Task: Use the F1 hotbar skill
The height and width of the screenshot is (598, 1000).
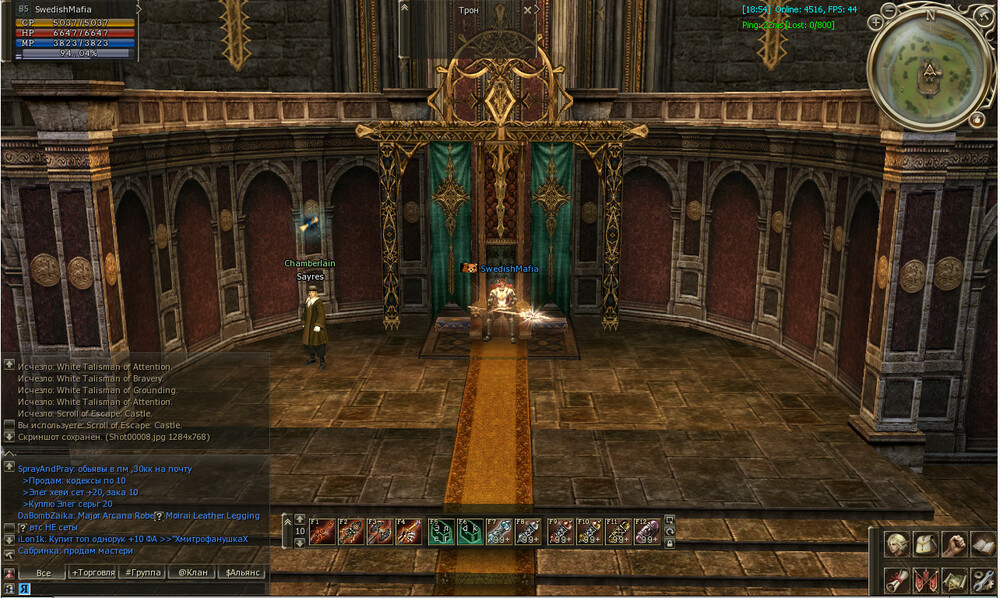Action: tap(321, 531)
